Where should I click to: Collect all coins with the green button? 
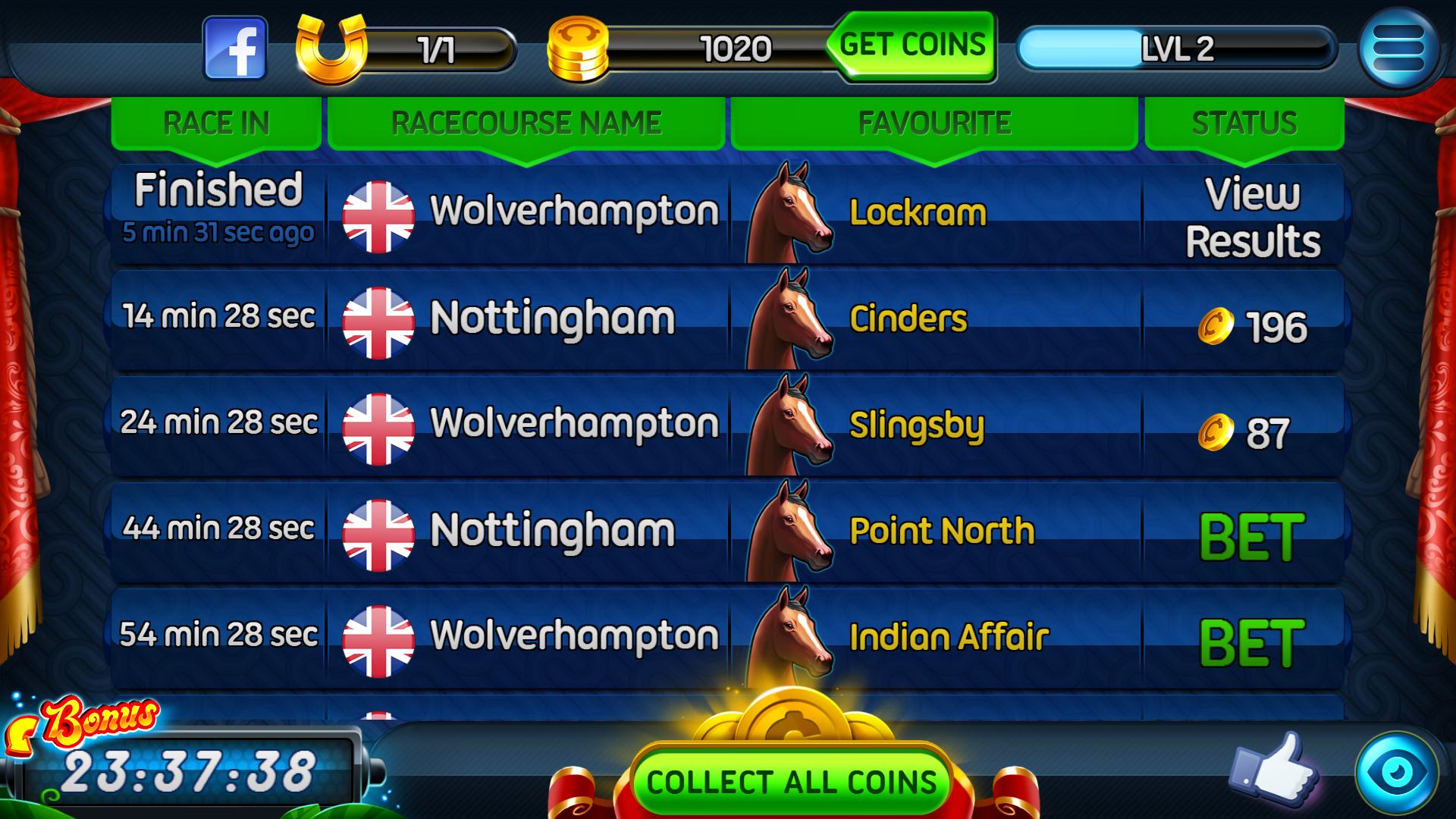click(x=791, y=782)
